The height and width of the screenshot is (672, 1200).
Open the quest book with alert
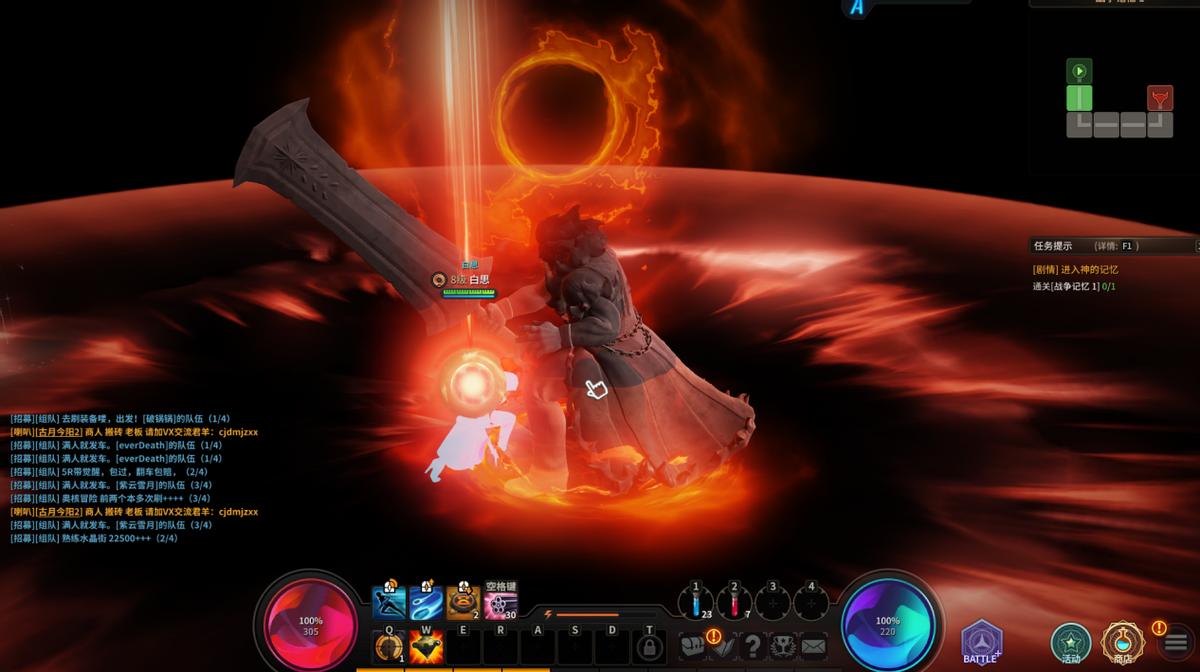coord(723,646)
